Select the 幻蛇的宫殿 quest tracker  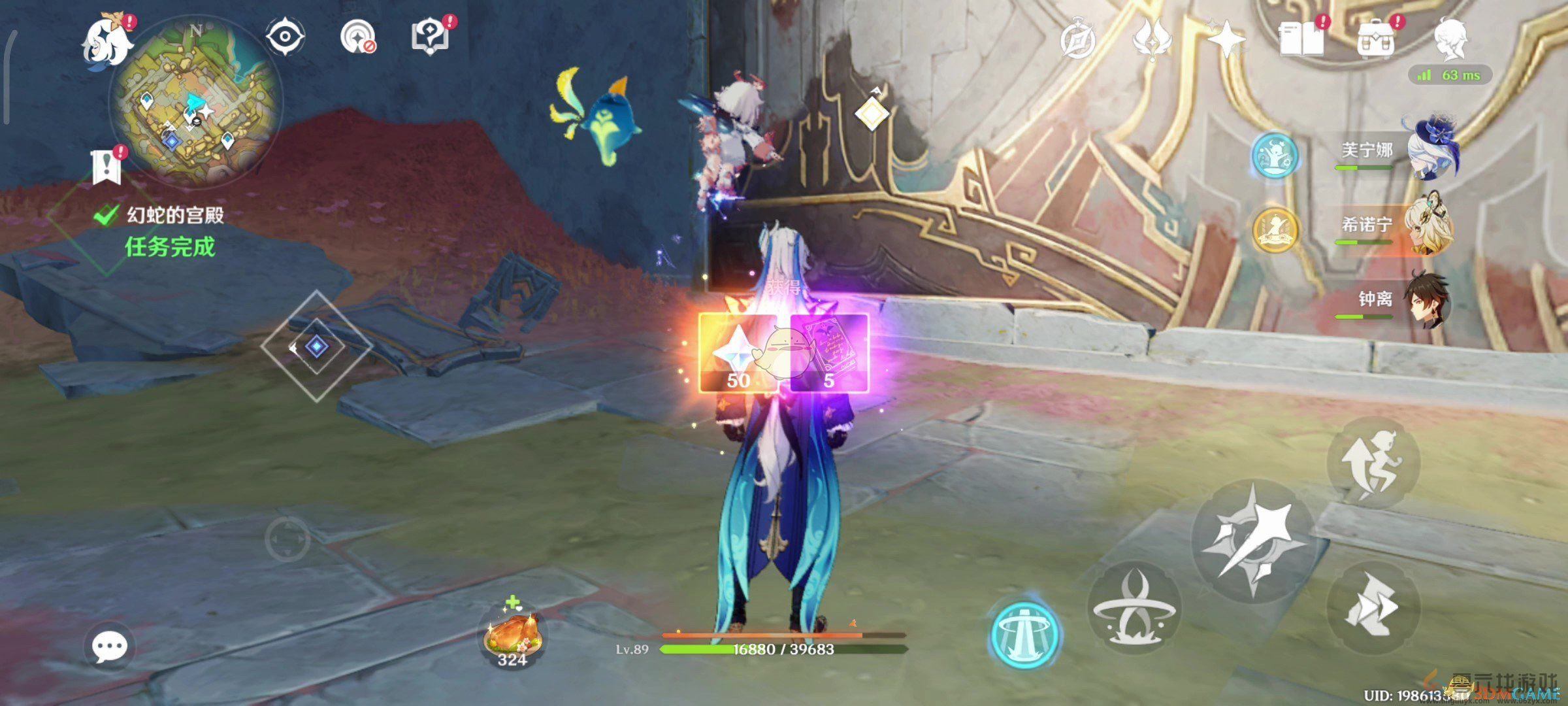click(x=174, y=215)
